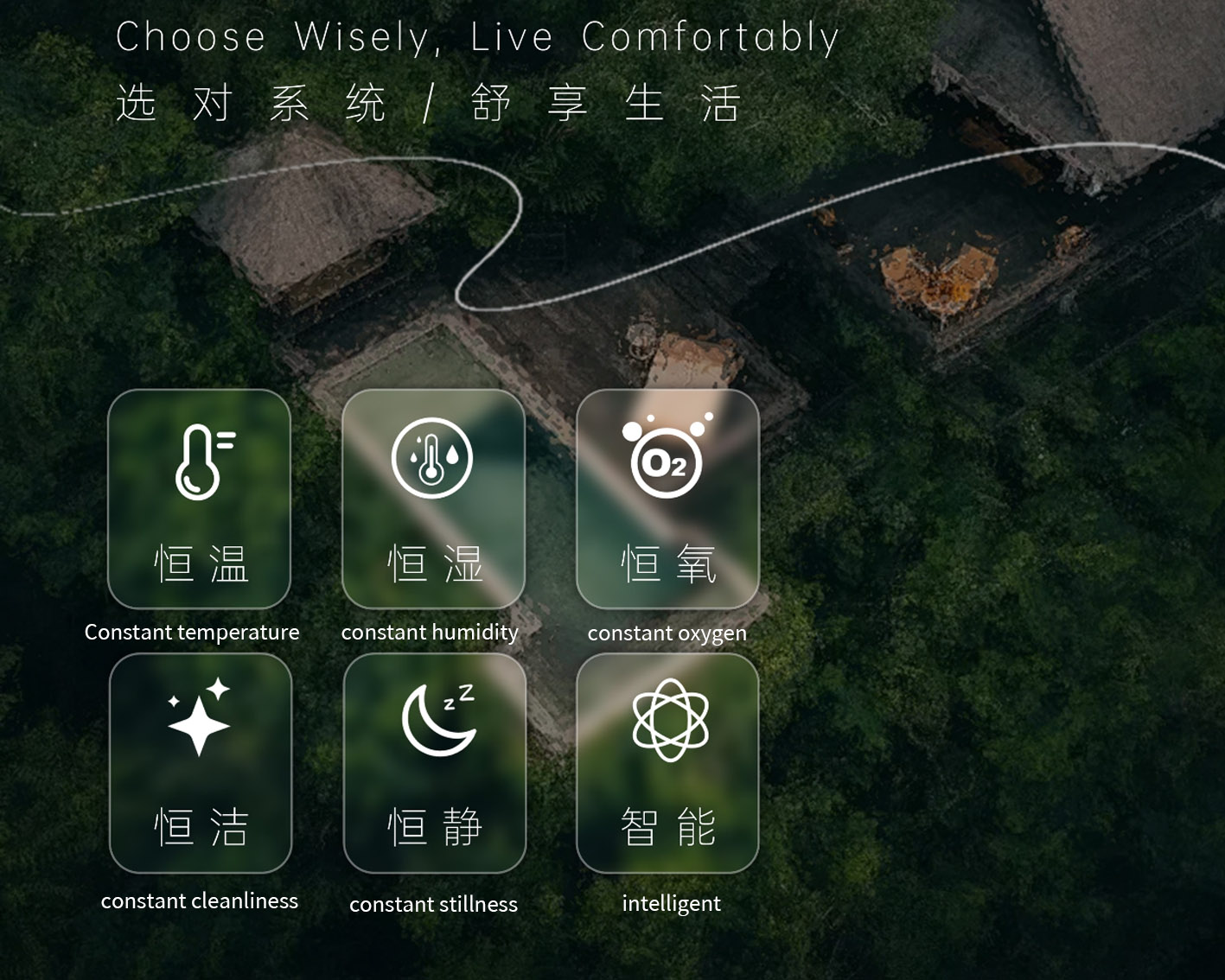
Task: Open the constant oxygen O2 tile
Action: [667, 499]
